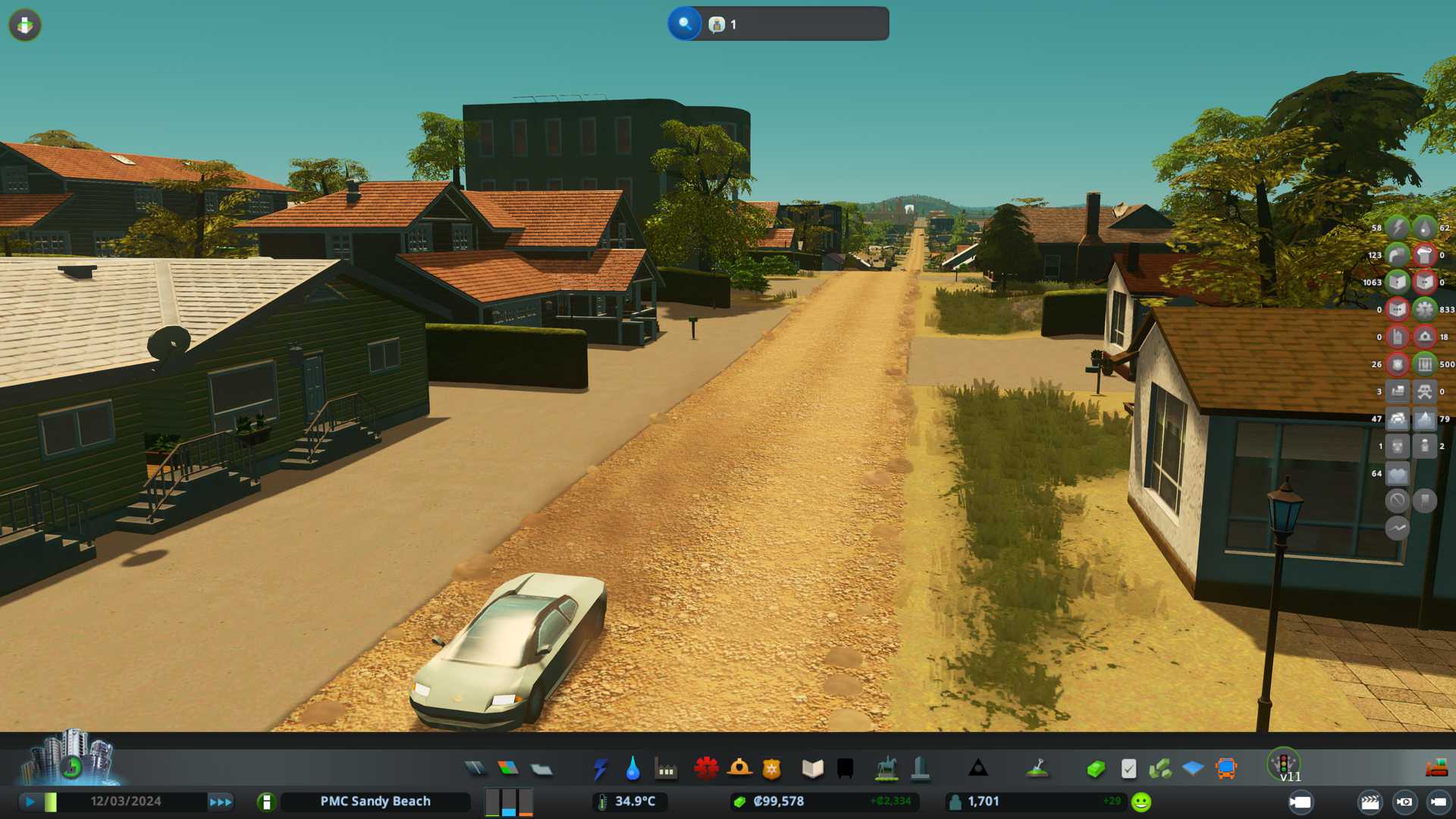Open the Districts tool
The height and width of the screenshot is (819, 1456).
[x=541, y=769]
